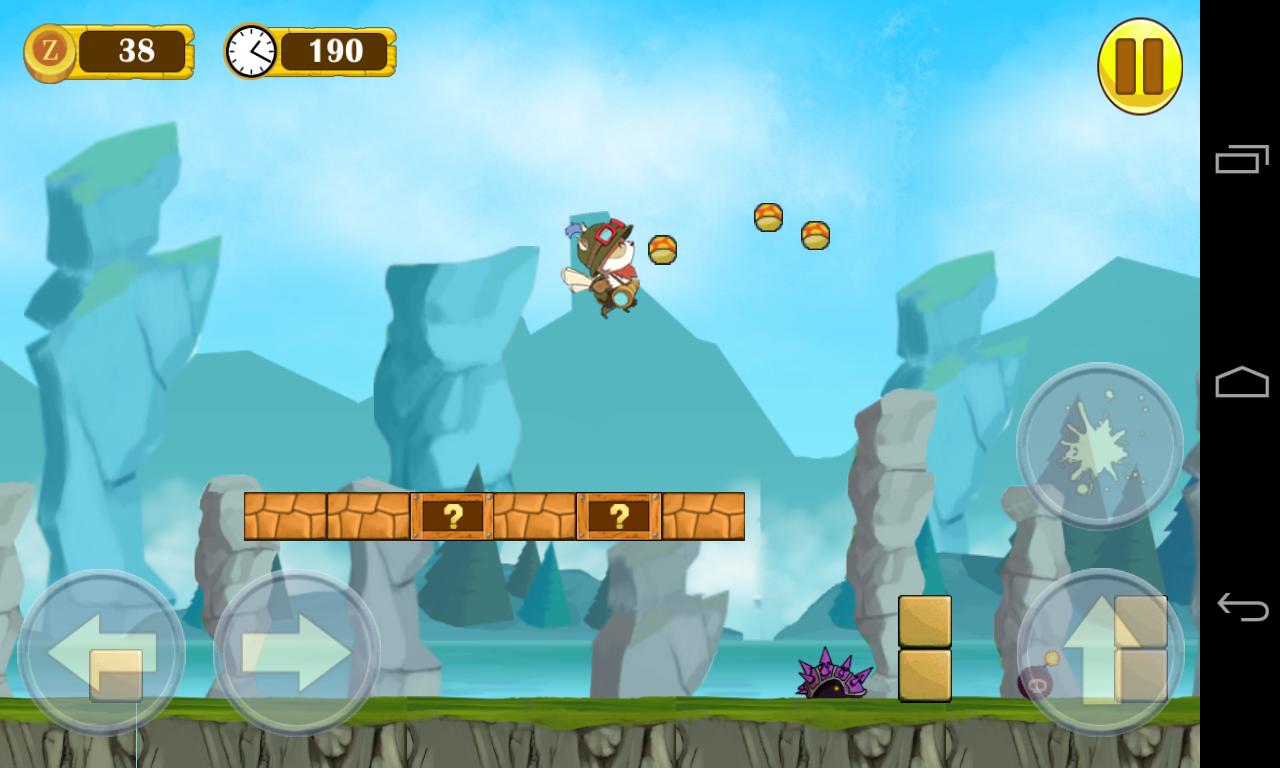
Task: Tap the pause button
Action: 1140,63
